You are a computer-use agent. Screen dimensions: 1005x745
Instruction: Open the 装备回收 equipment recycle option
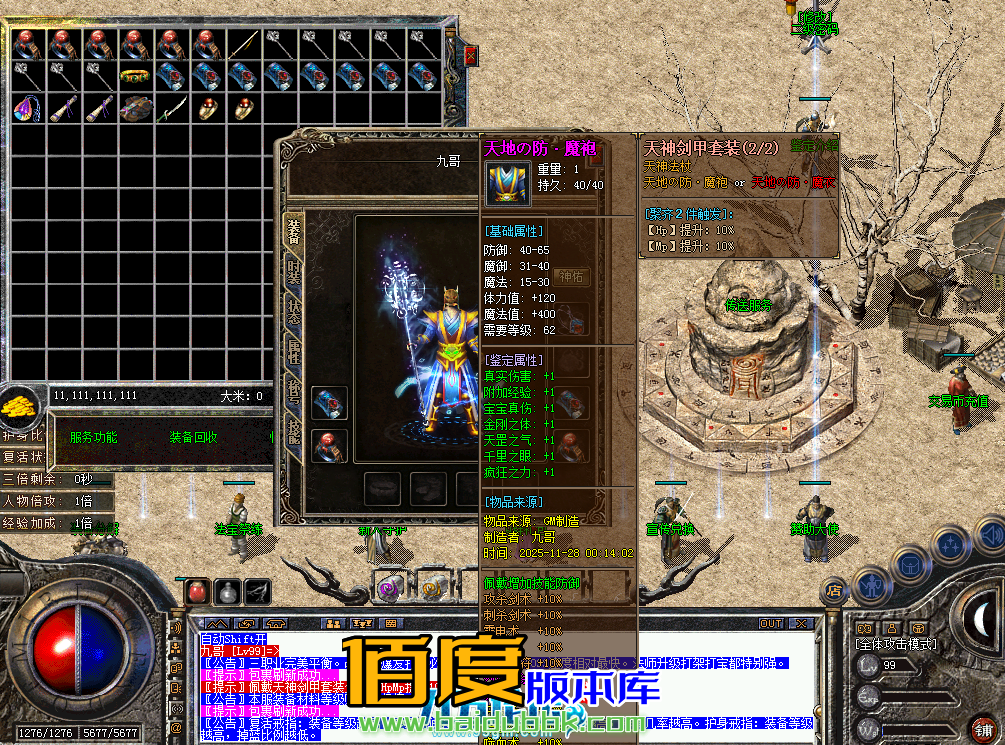(193, 437)
